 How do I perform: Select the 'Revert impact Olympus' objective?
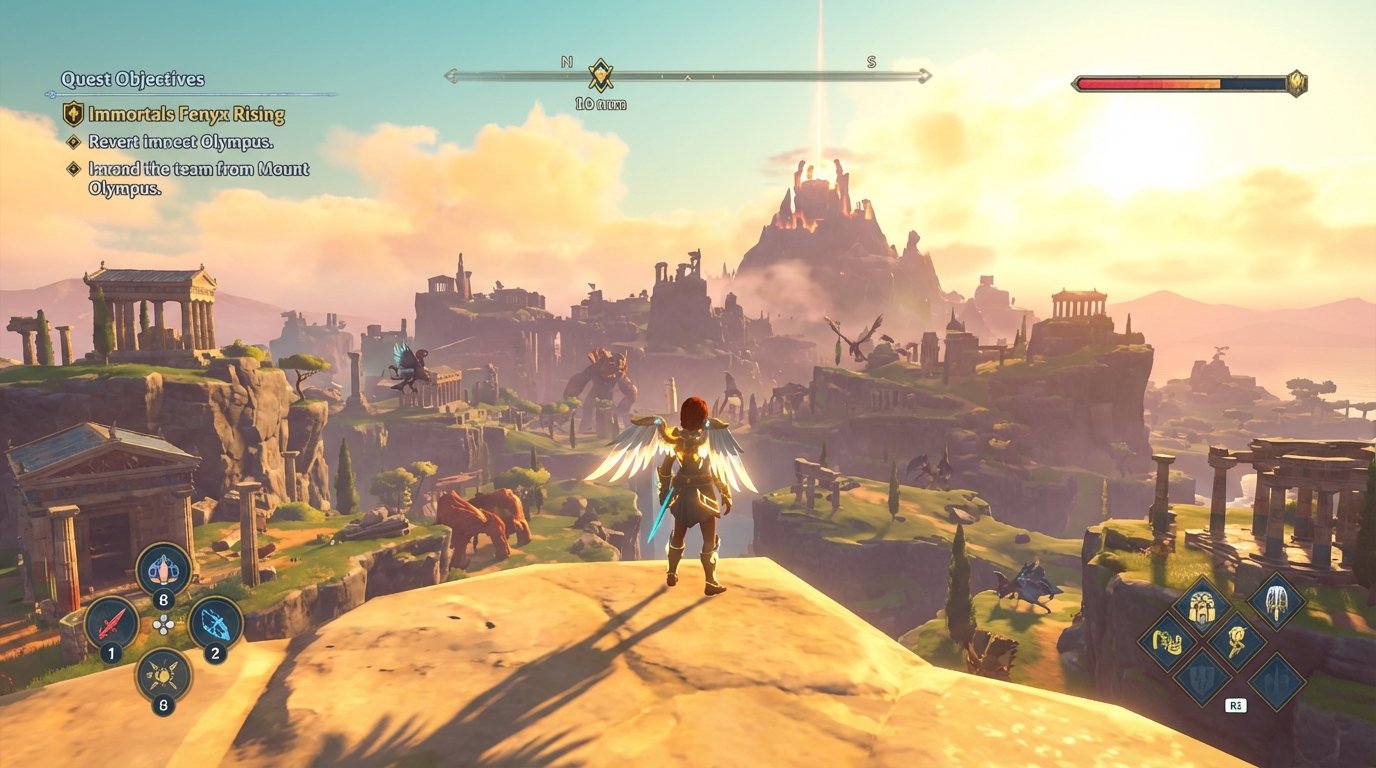(183, 142)
